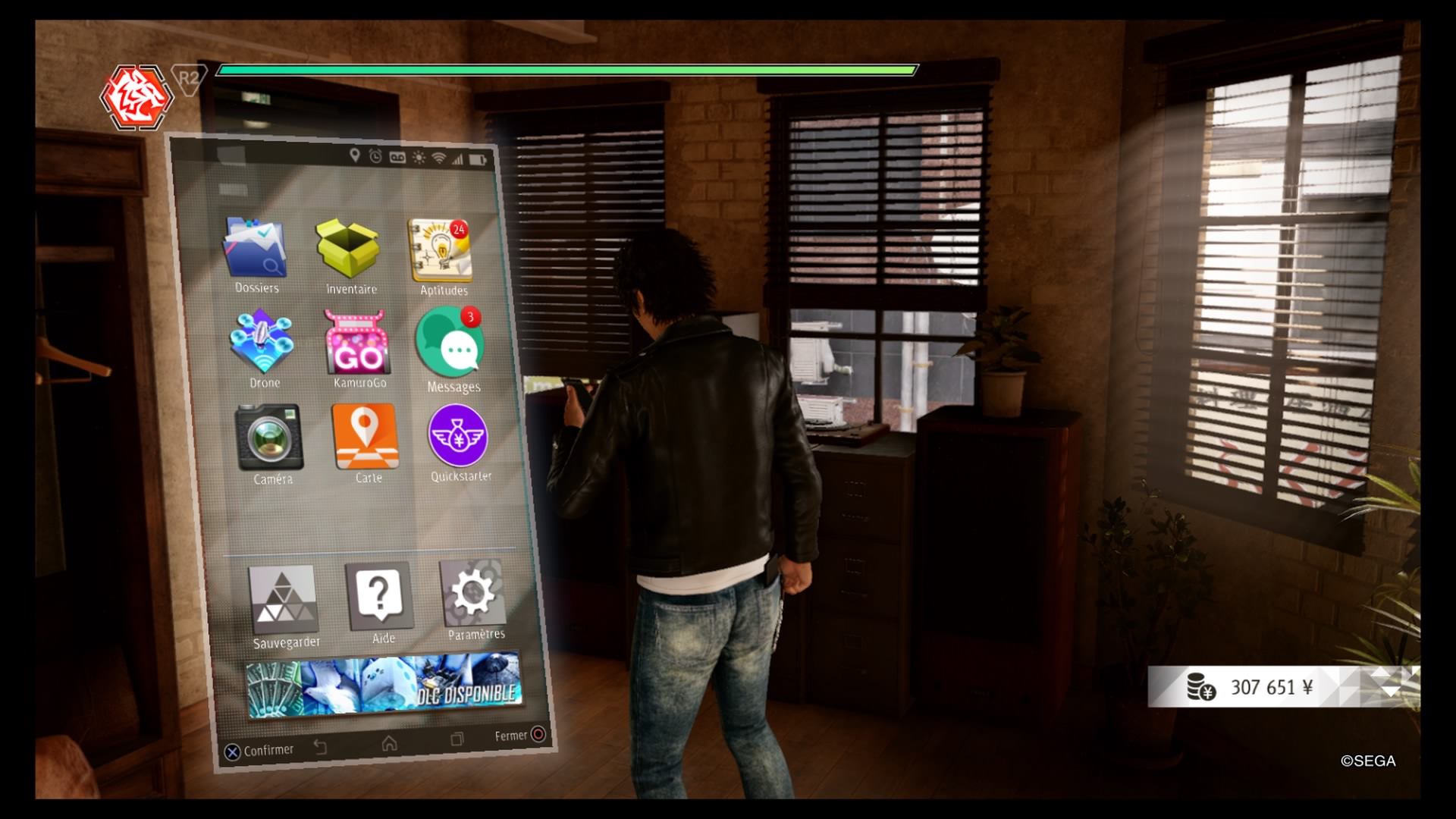Image resolution: width=1456 pixels, height=819 pixels.
Task: Tap the phone's recent apps button
Action: click(457, 739)
